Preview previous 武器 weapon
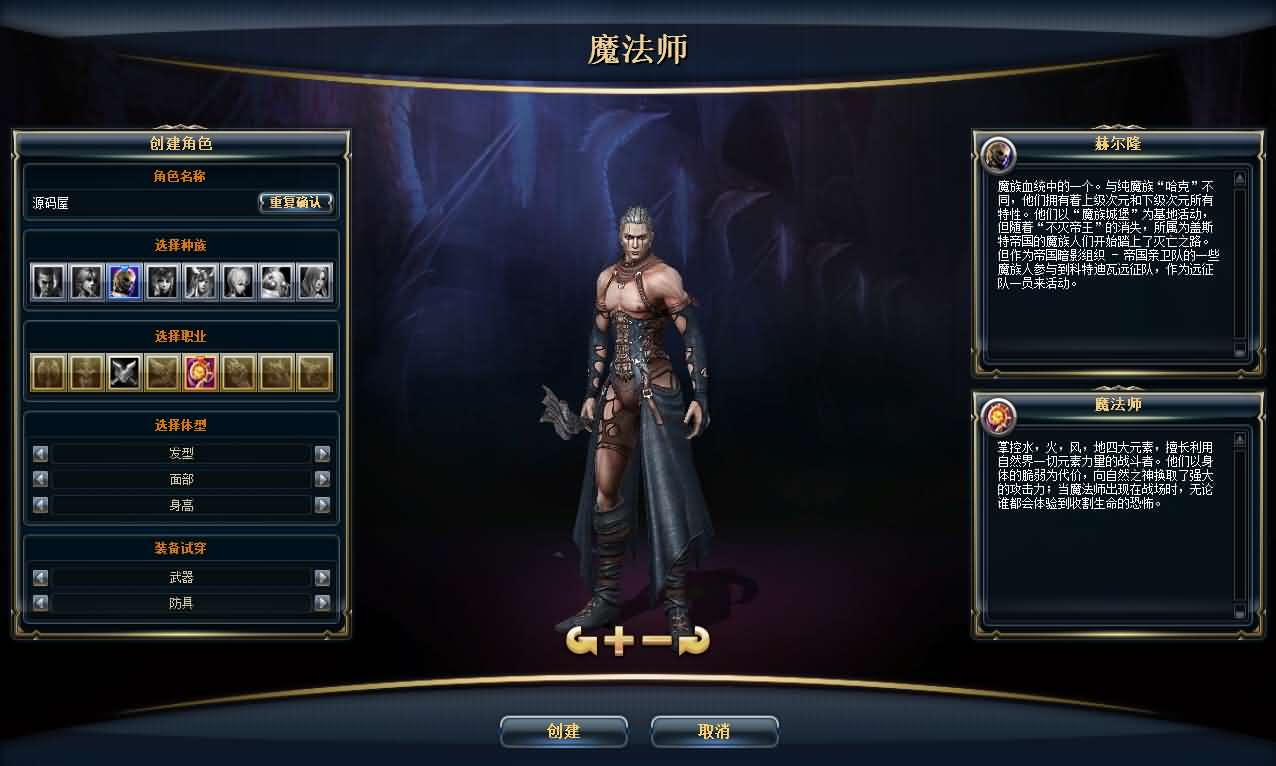This screenshot has height=766, width=1276. click(40, 577)
